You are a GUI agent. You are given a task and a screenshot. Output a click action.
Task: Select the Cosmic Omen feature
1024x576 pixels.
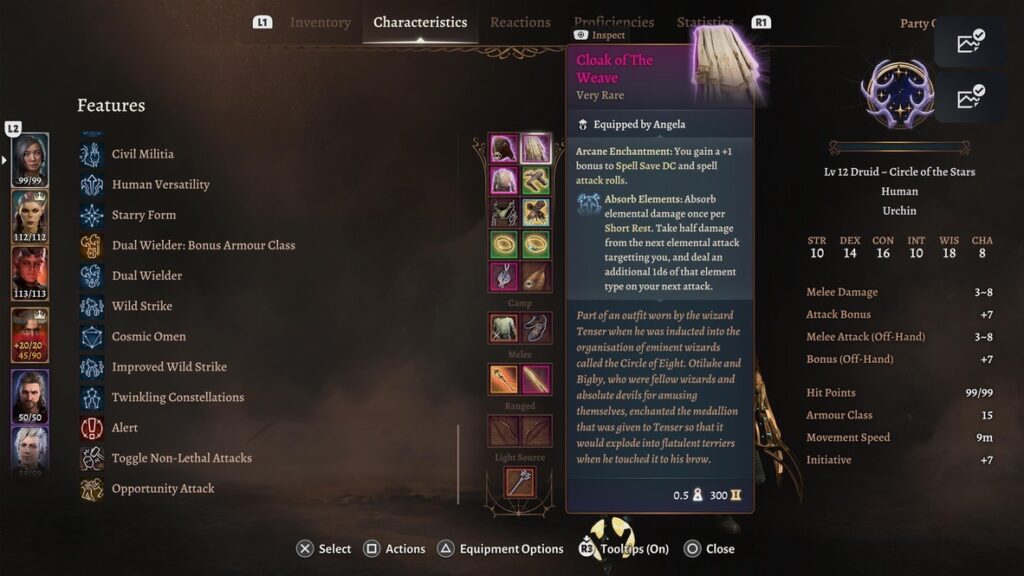(x=148, y=336)
